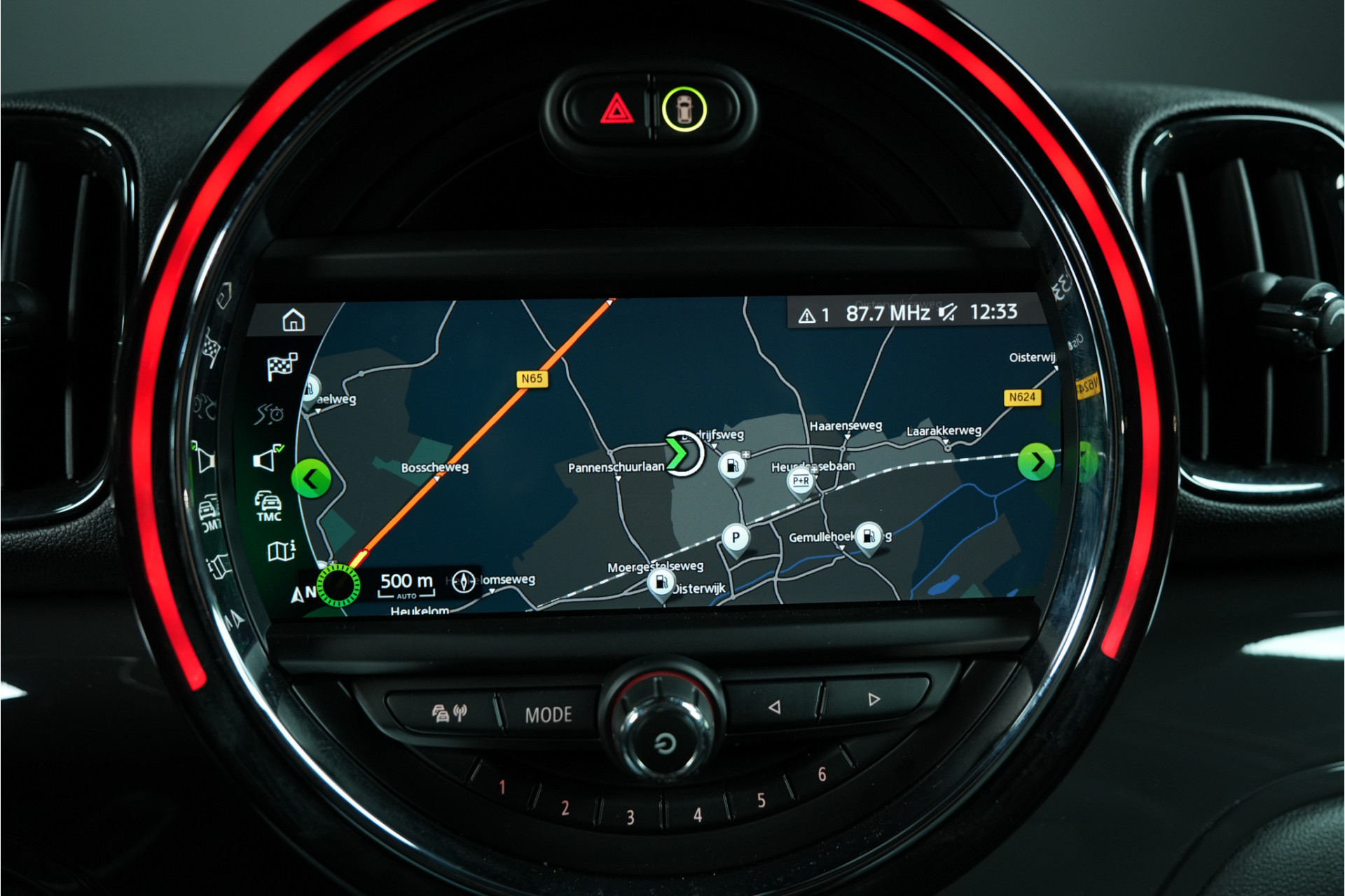
Task: Select the parking P map marker
Action: coord(736,538)
